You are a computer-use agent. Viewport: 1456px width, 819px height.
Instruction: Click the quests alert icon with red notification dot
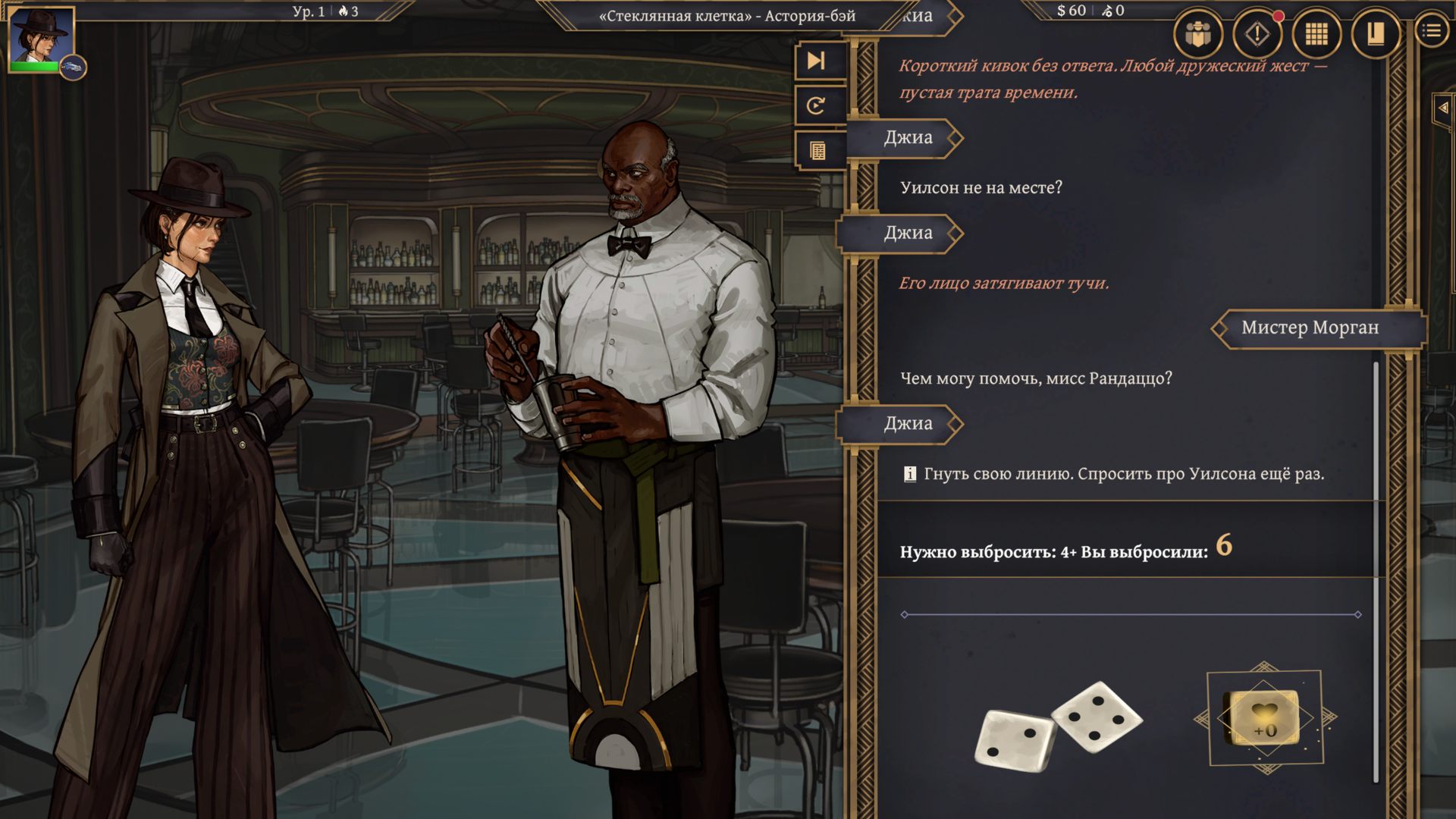(x=1259, y=34)
